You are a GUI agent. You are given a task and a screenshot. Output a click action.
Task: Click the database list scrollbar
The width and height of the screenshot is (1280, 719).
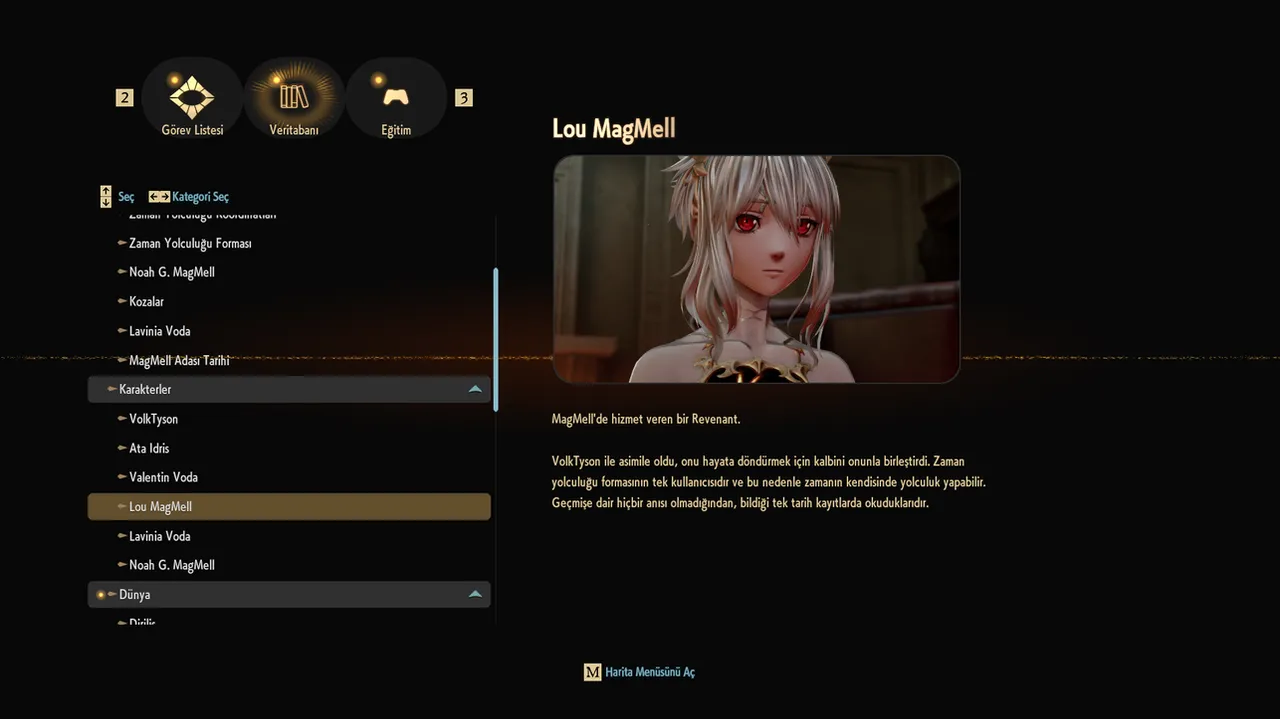point(496,338)
